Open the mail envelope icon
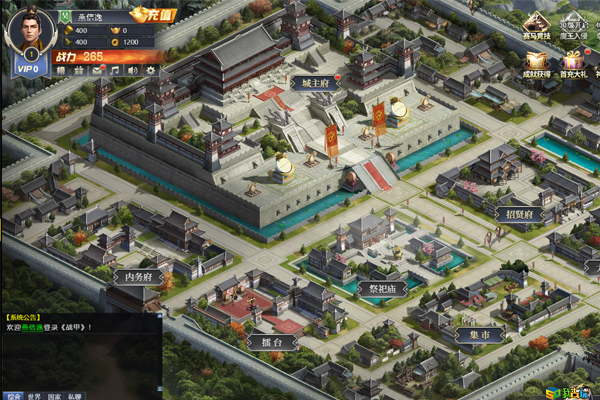 (96, 70)
